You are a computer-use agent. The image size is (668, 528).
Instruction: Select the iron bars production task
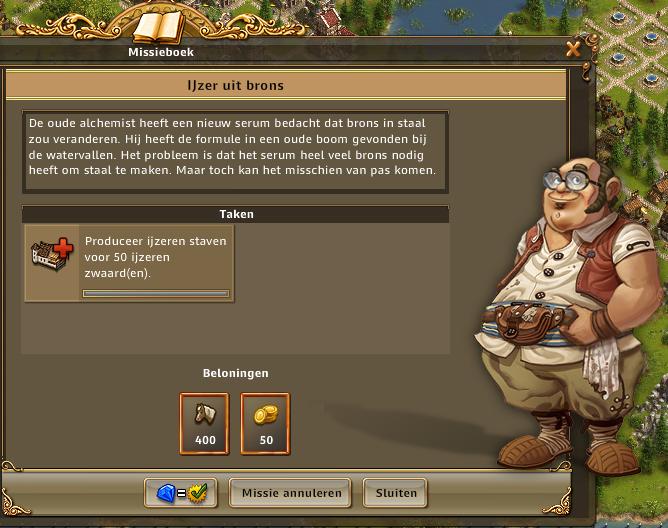(x=128, y=262)
